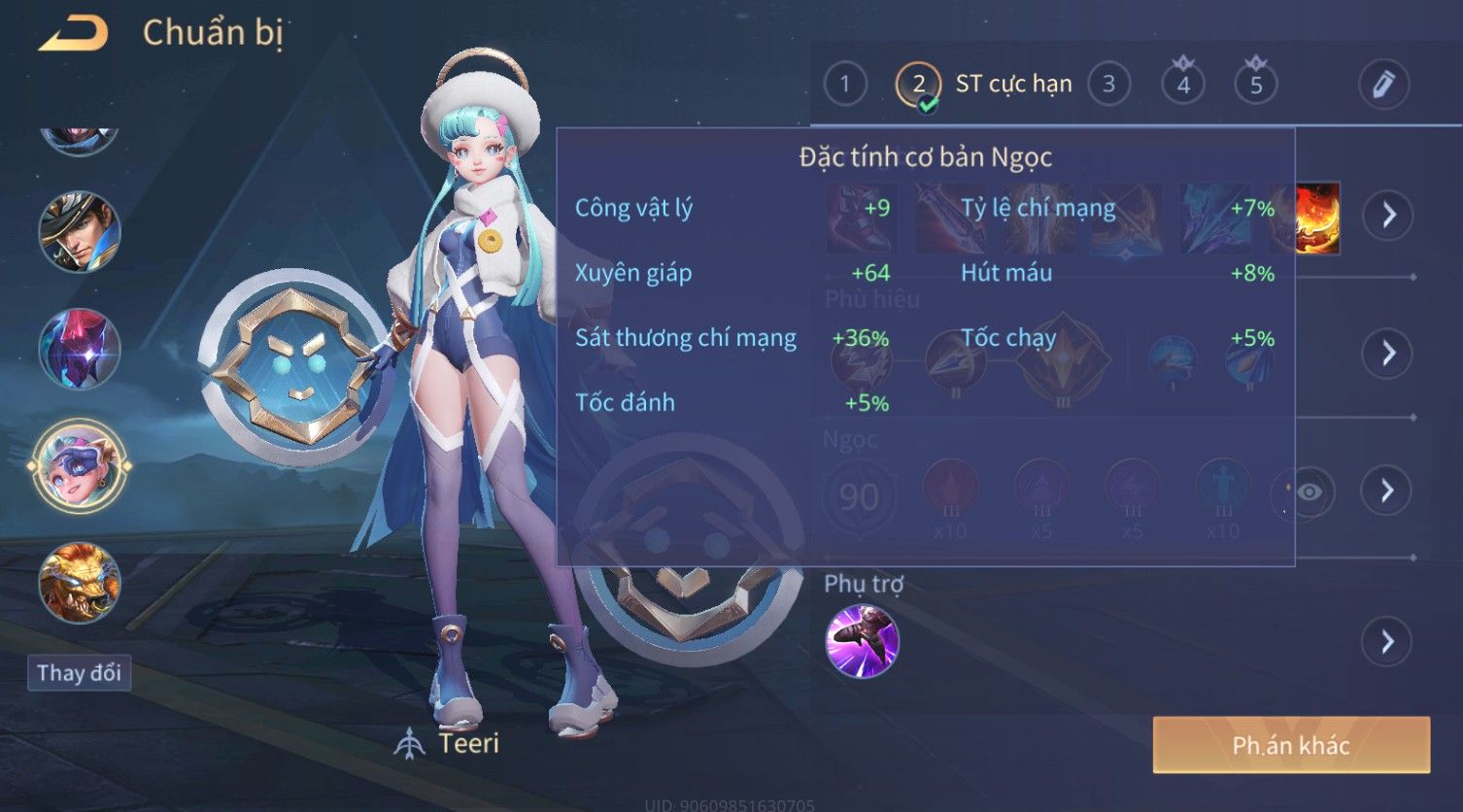
Task: Toggle the rune stats eye icon
Action: [1308, 492]
